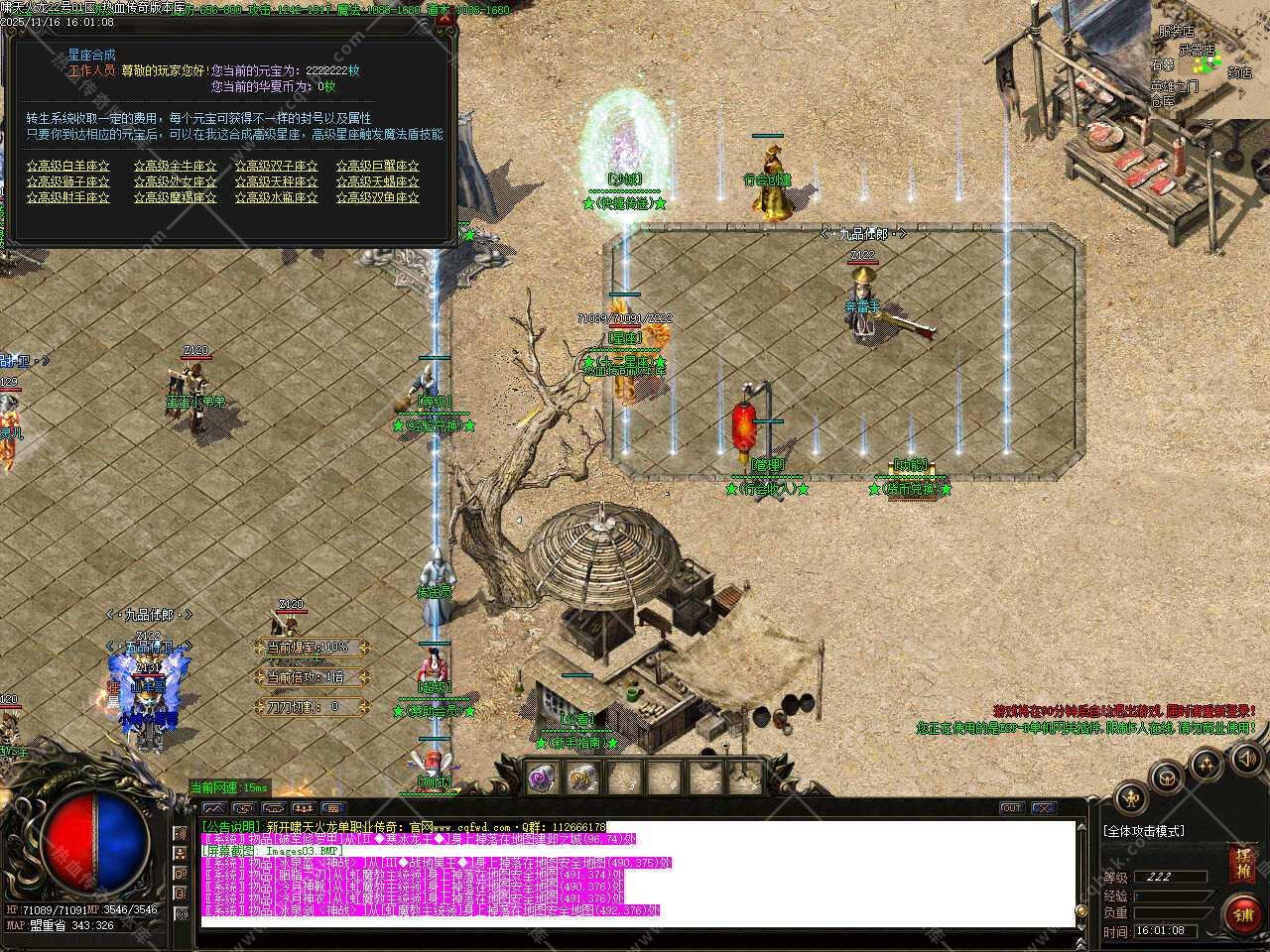The width and height of the screenshot is (1270, 952).
Task: Use the golden scroll hotbar item
Action: [x=582, y=778]
